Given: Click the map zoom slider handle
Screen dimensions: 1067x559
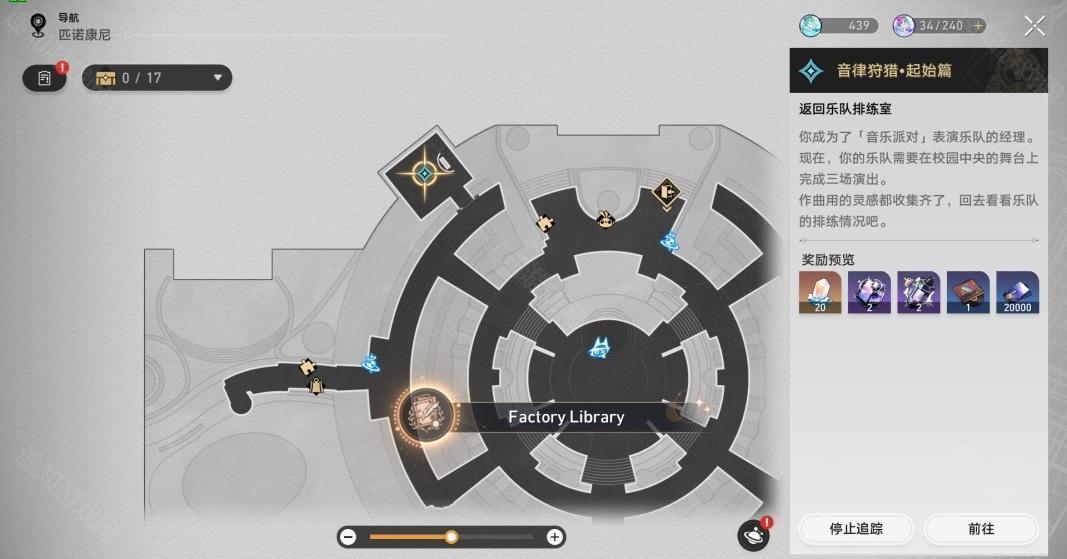Looking at the screenshot, I should (x=452, y=537).
